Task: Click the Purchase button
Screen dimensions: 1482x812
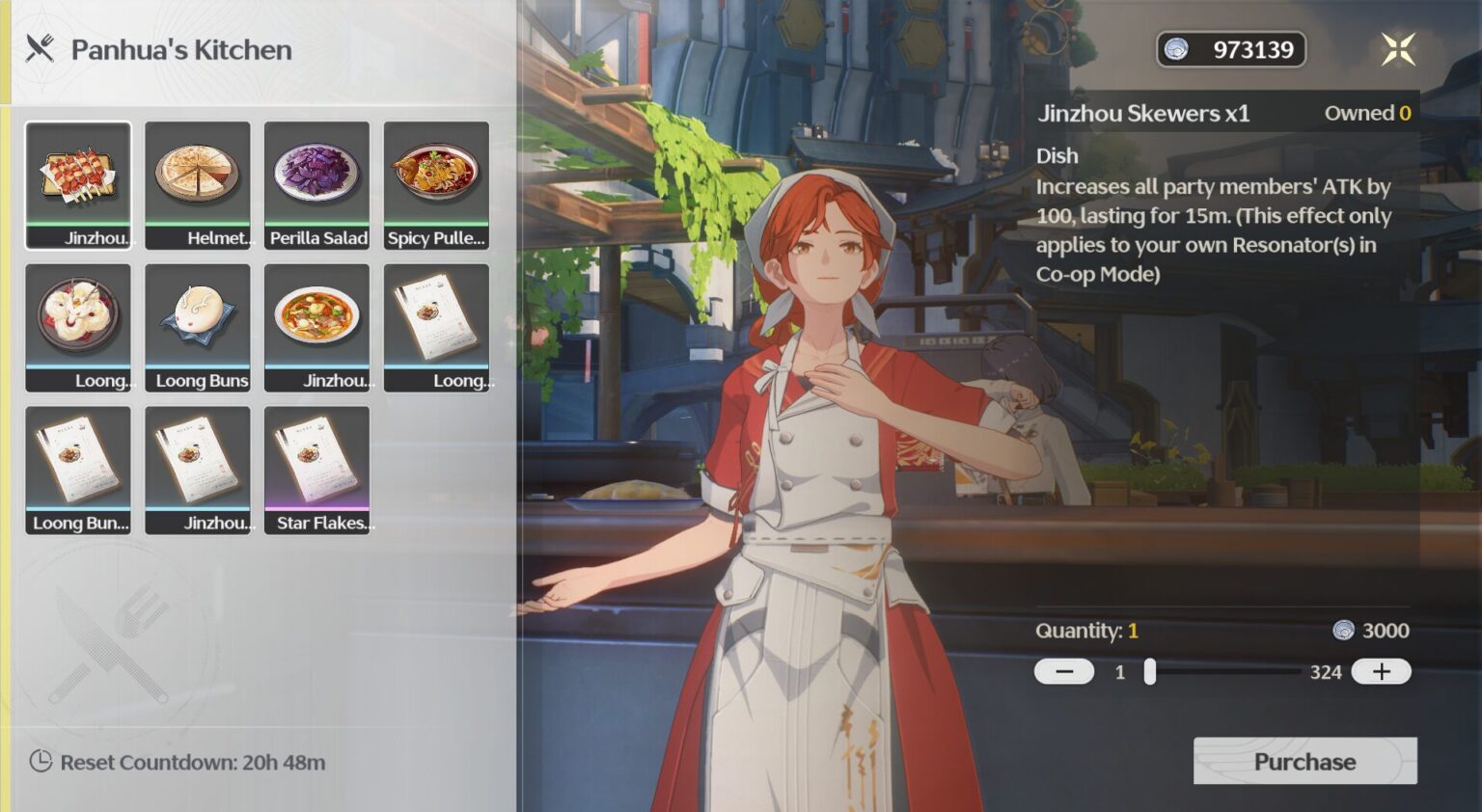Action: click(1304, 761)
